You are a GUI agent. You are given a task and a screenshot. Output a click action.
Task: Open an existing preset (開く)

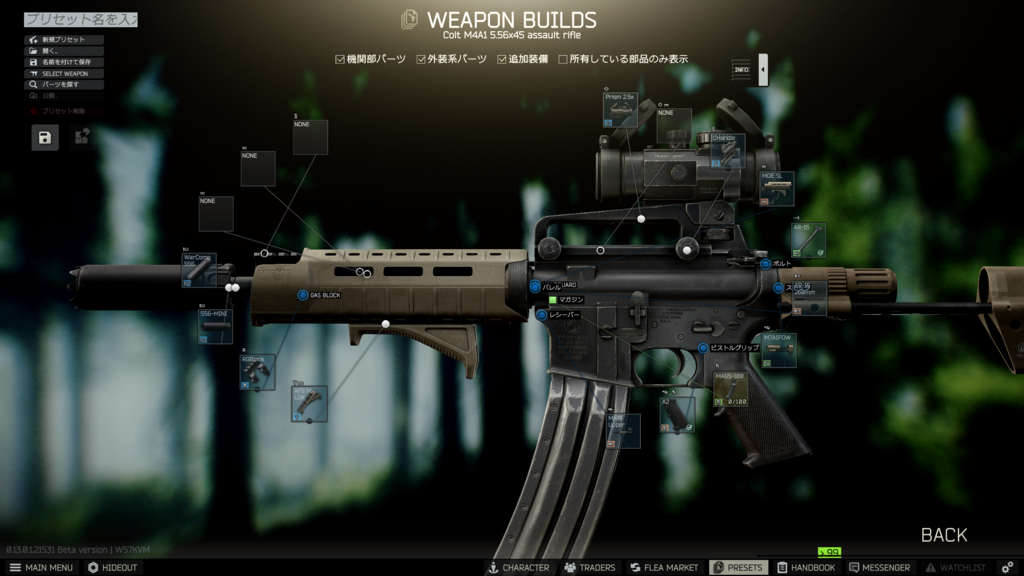tap(64, 51)
